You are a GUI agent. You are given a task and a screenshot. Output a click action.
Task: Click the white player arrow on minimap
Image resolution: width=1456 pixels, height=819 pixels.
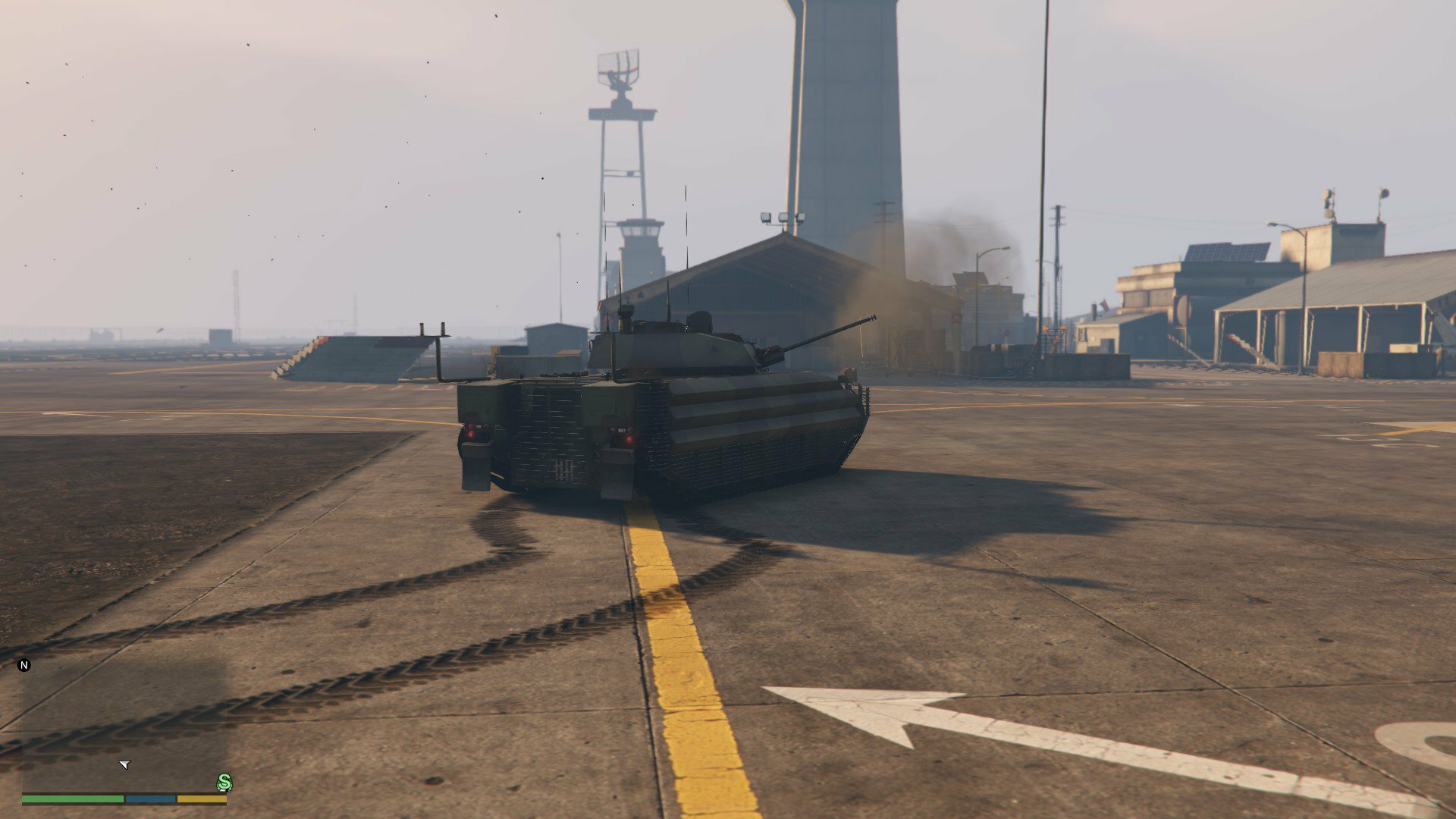point(124,764)
